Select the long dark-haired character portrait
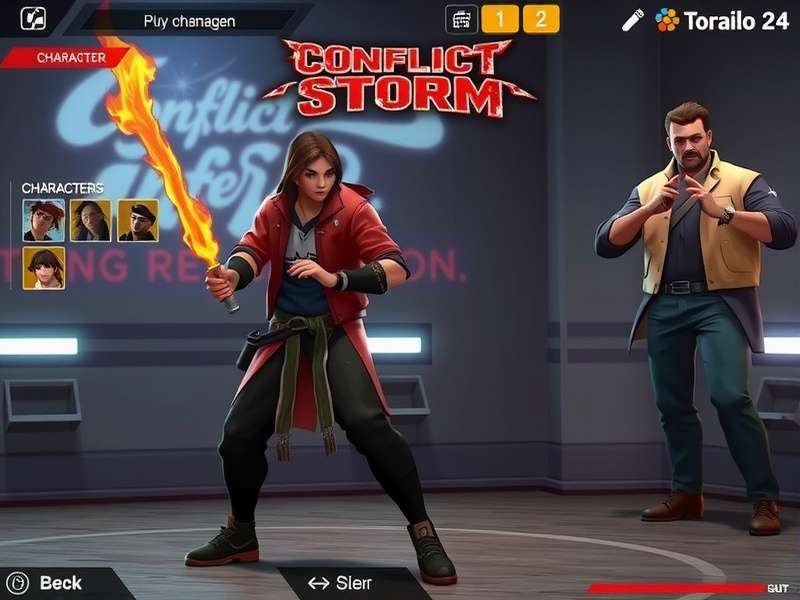This screenshot has width=800, height=600. pos(91,220)
